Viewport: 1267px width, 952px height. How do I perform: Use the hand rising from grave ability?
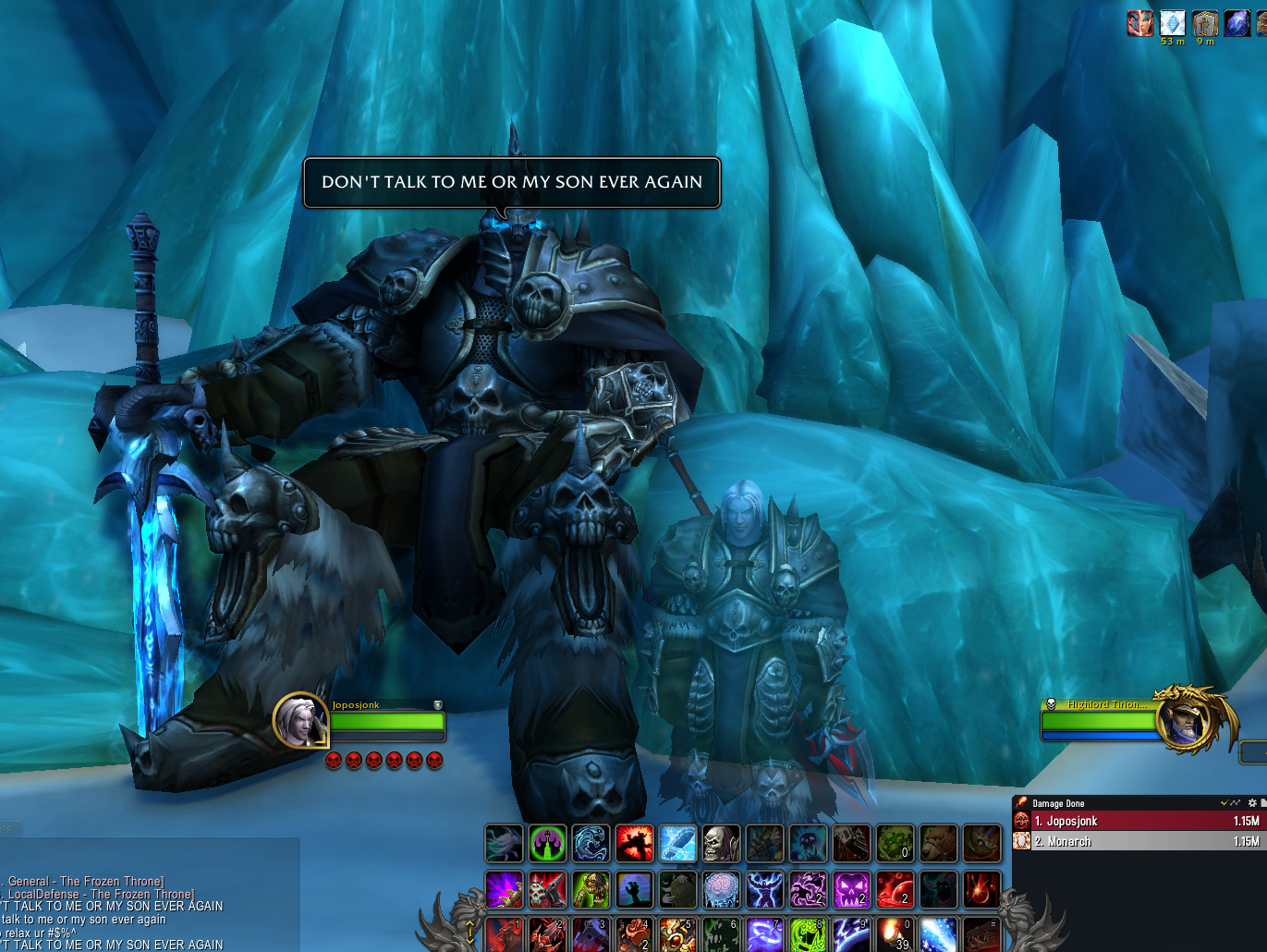point(634,889)
